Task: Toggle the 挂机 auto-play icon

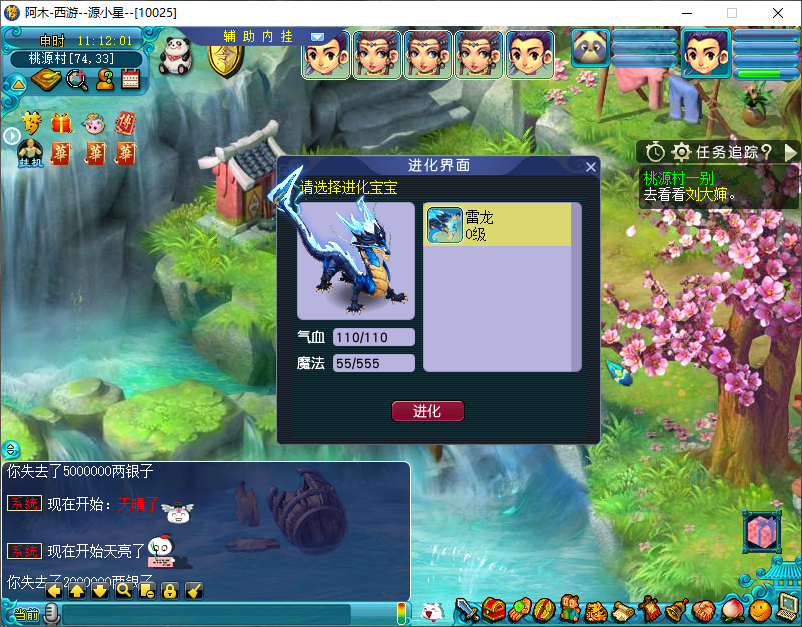Action: [x=31, y=154]
